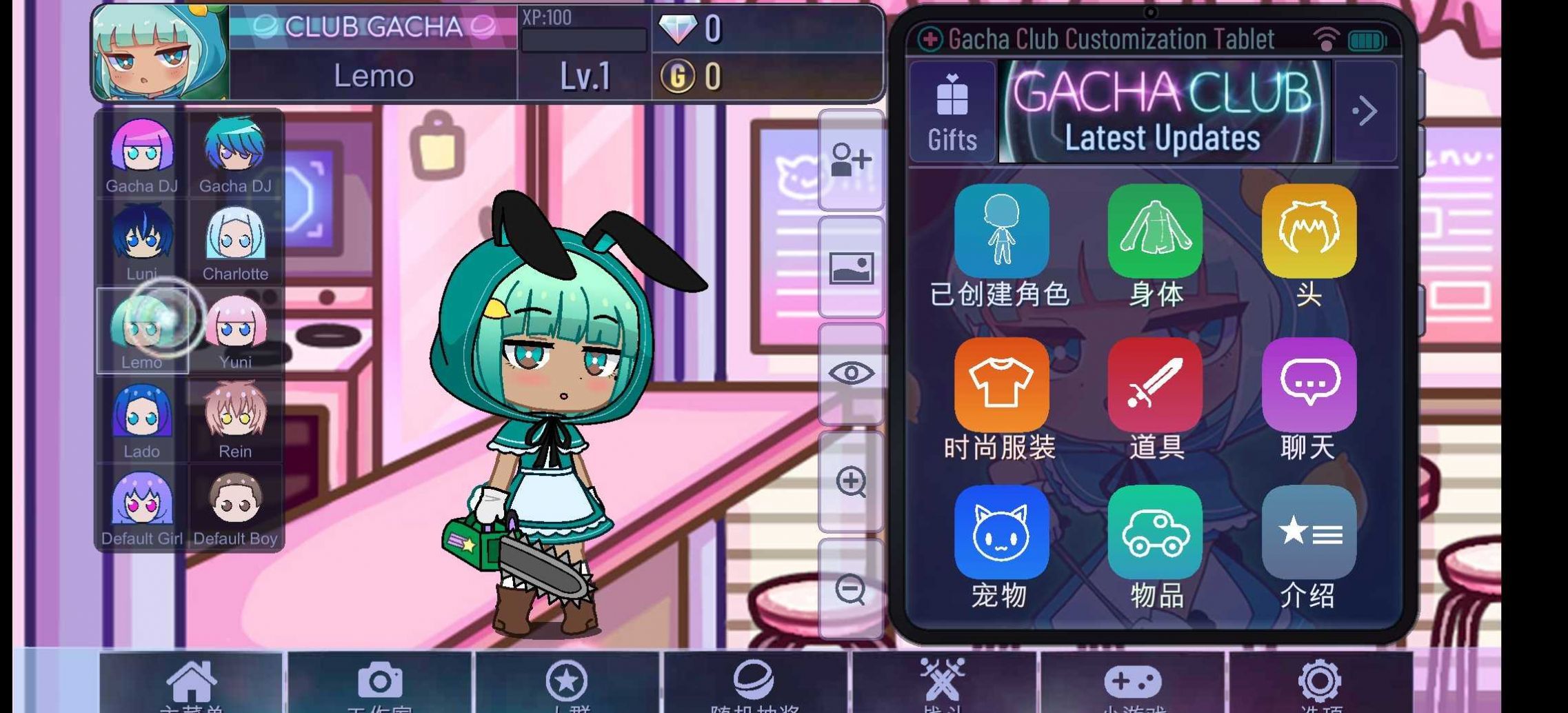Screen dimensions: 1568x713
Task: Open the 聊天 chat bubble icon
Action: tap(1309, 385)
